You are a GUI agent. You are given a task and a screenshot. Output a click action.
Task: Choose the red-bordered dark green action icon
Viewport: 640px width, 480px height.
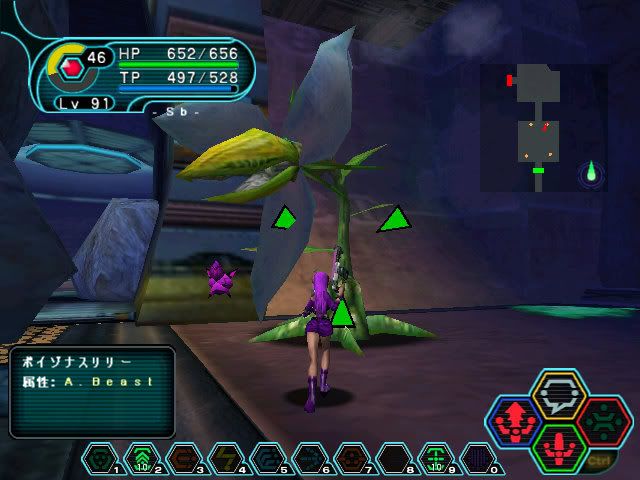point(601,423)
